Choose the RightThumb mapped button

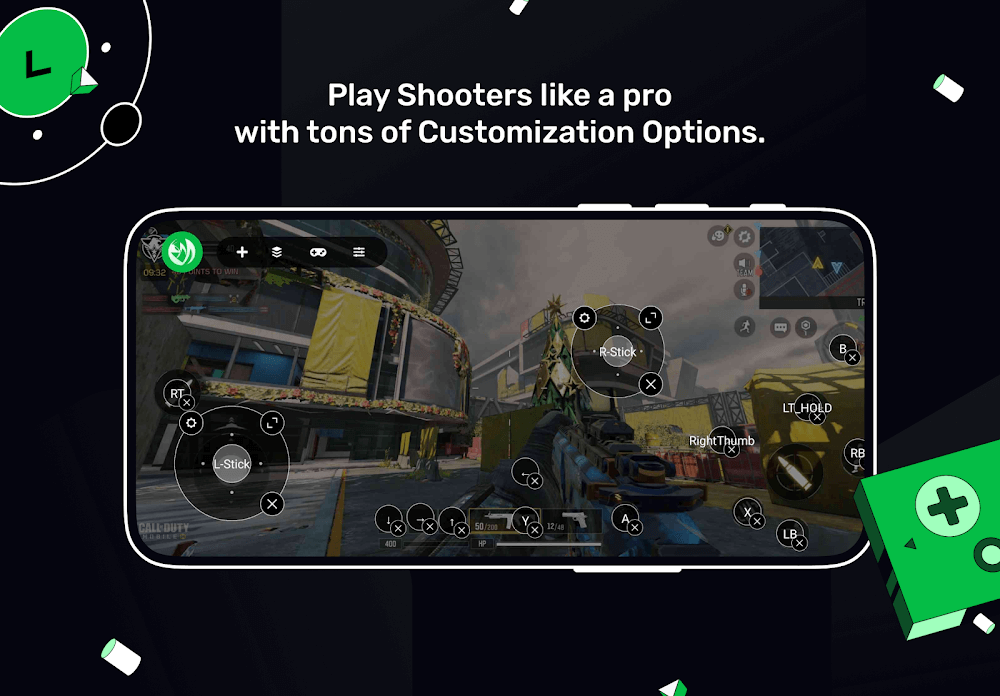(x=721, y=441)
